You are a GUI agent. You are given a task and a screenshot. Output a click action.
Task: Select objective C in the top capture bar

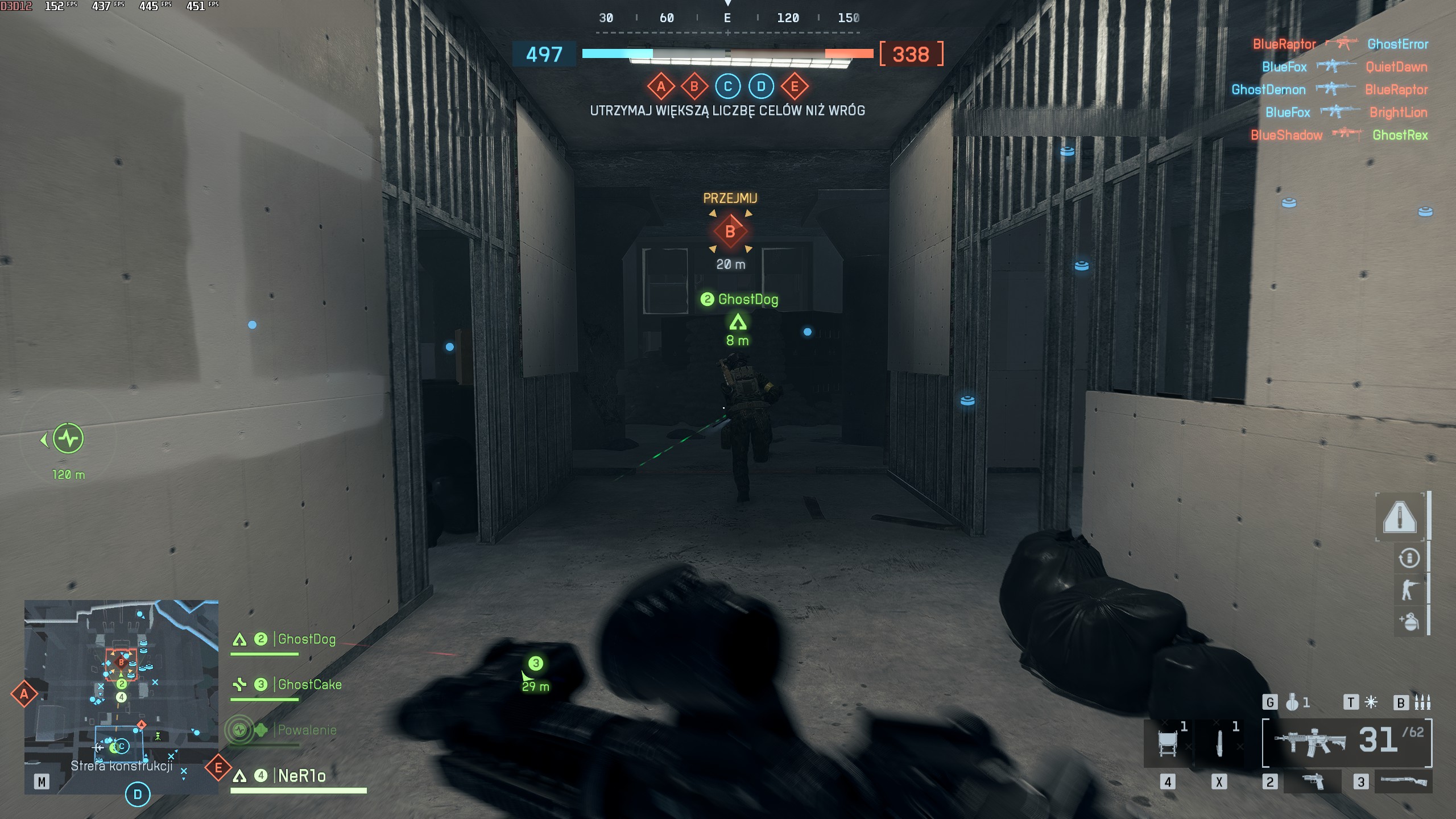click(x=727, y=87)
